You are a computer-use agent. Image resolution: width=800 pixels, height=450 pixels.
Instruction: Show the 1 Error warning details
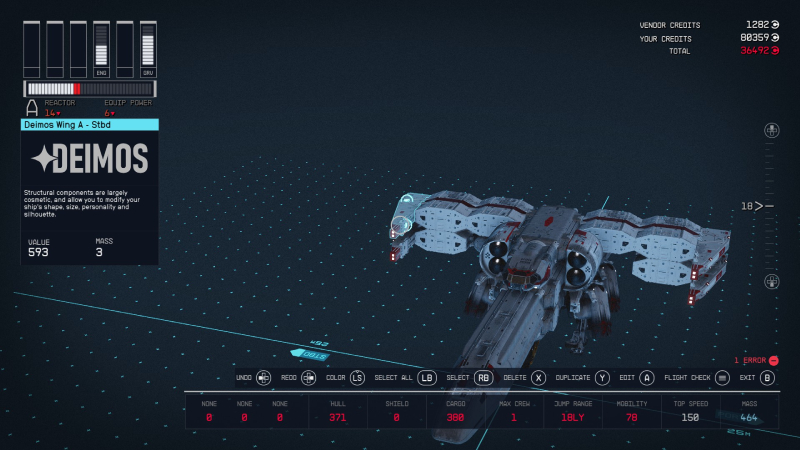pos(756,360)
